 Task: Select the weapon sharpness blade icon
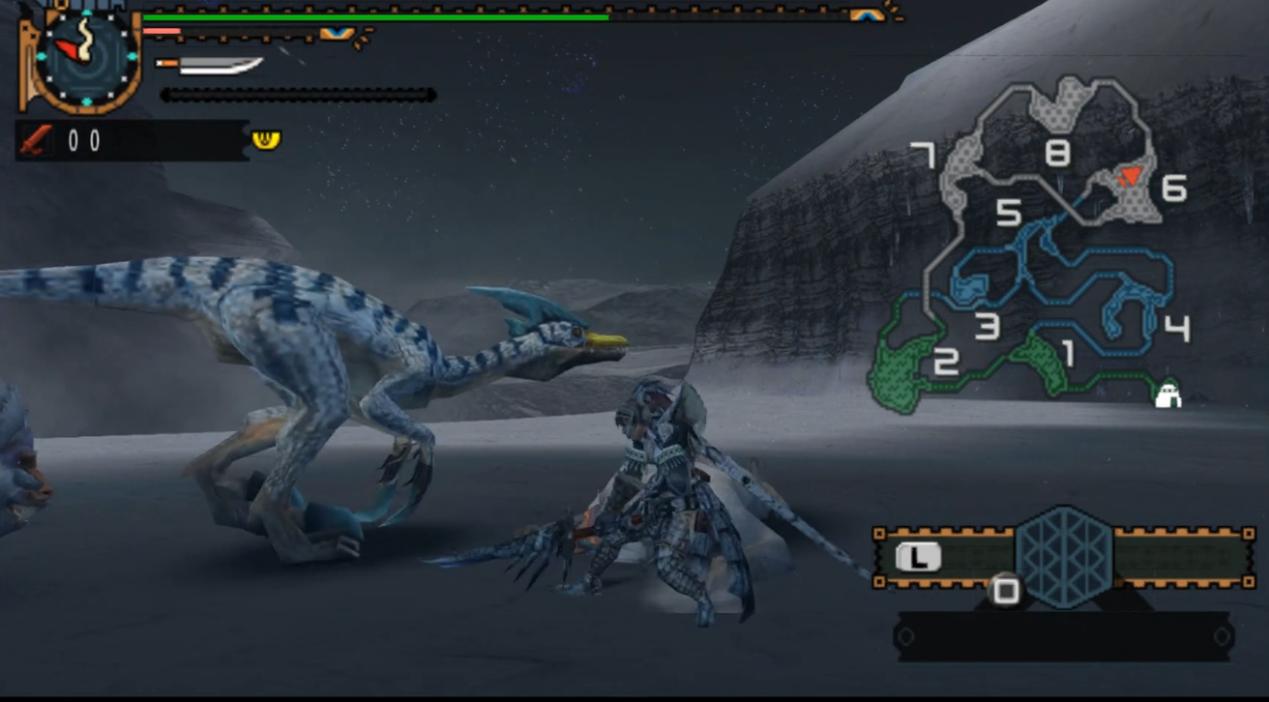210,65
